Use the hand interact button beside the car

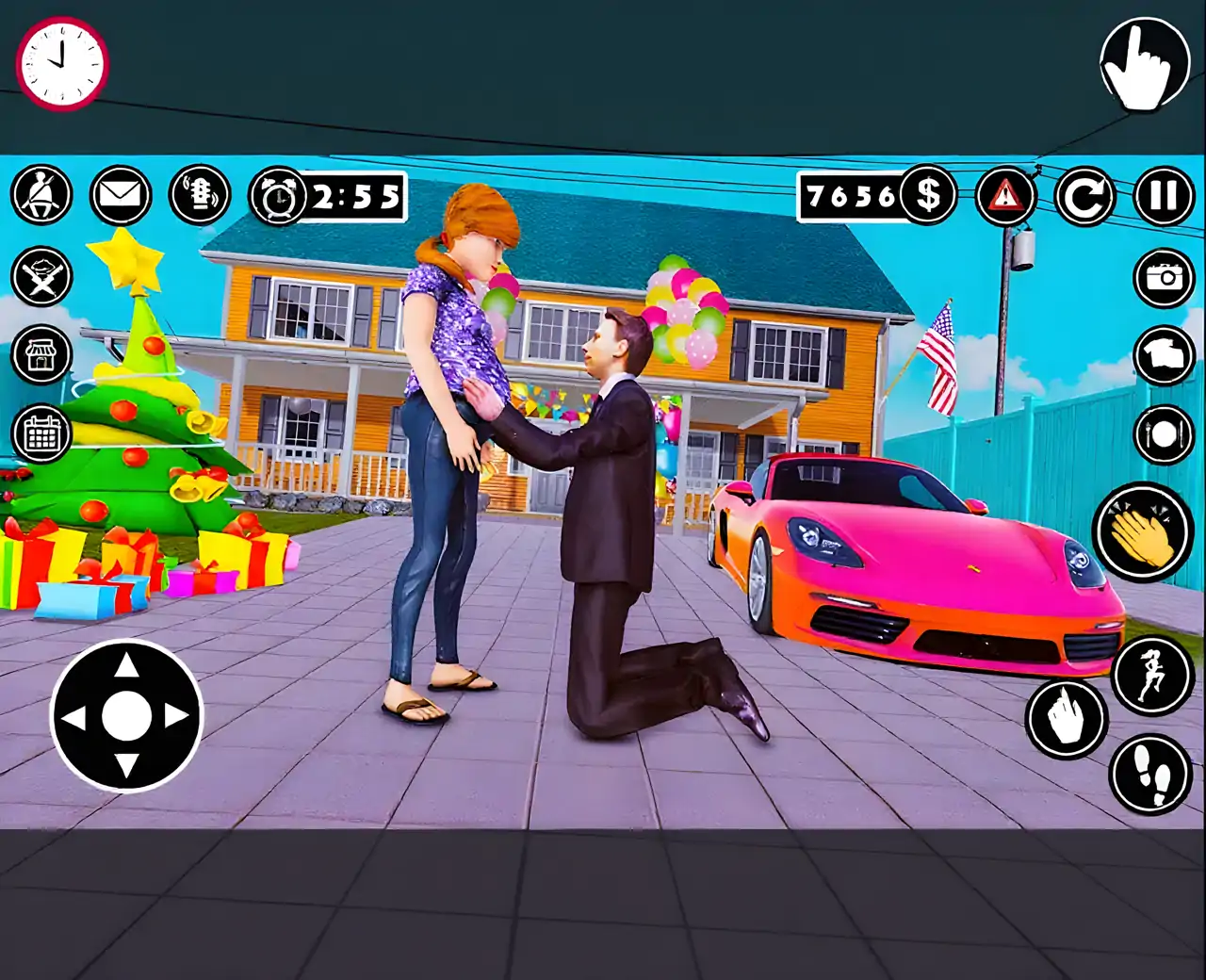click(1067, 719)
